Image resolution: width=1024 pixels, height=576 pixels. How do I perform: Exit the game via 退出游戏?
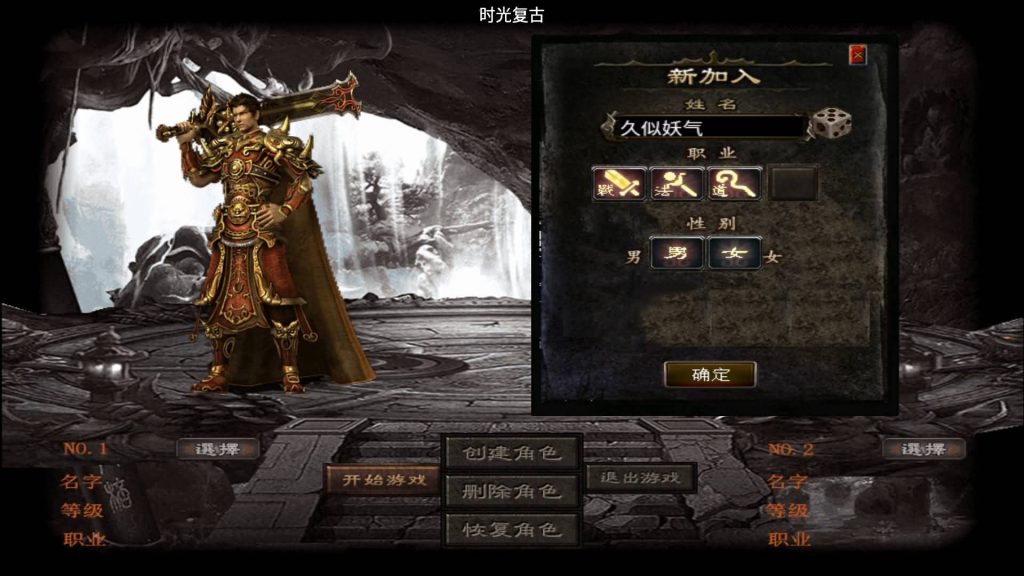point(640,478)
